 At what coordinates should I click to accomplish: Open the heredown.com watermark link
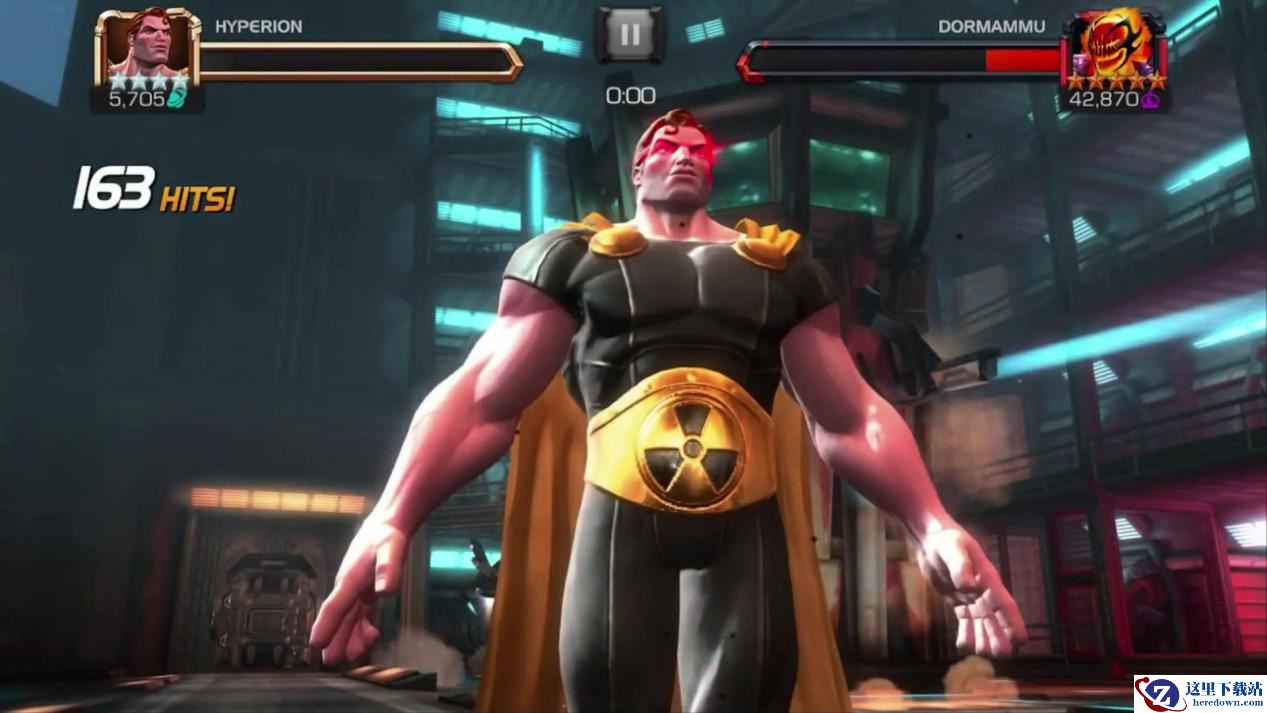[x=1200, y=693]
